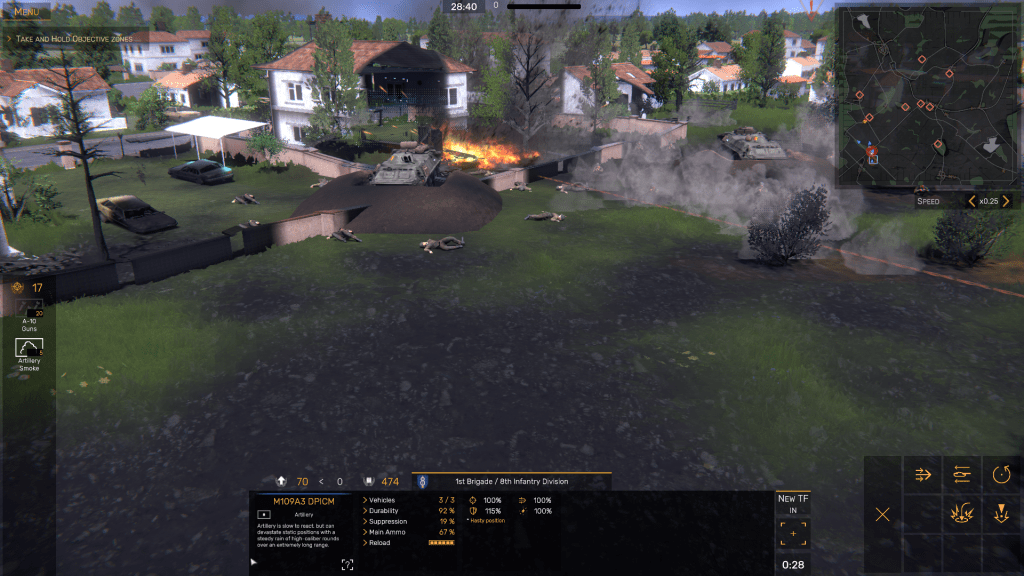1024x576 pixels.
Task: Decrease game speed with left arrow
Action: [x=971, y=201]
